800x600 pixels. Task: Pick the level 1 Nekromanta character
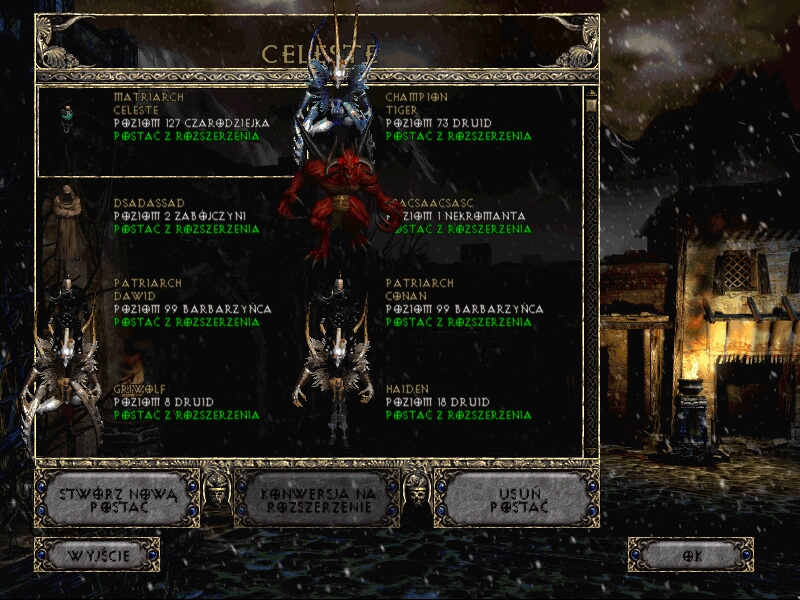[x=460, y=215]
